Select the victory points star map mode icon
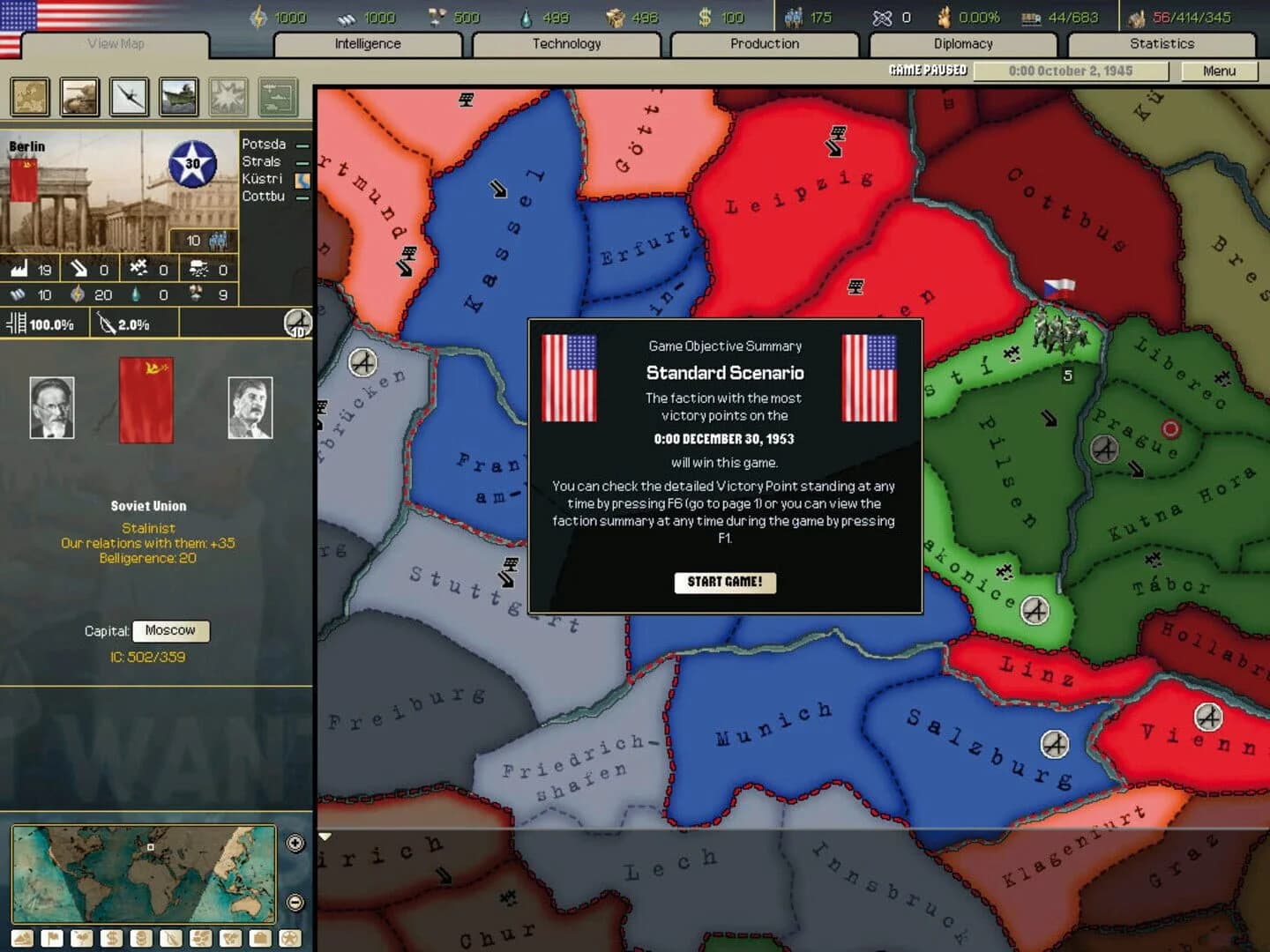The height and width of the screenshot is (952, 1270). (x=289, y=938)
